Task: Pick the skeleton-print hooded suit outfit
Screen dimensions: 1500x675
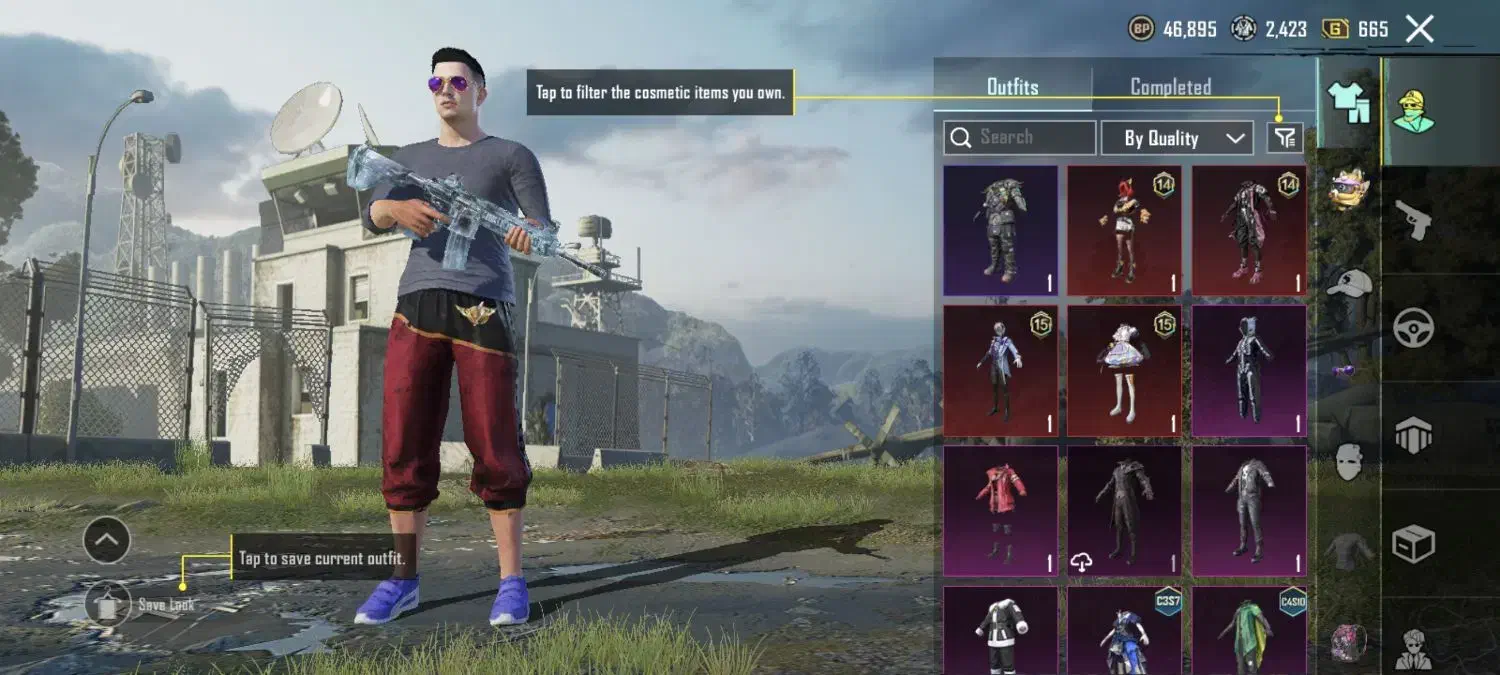Action: (x=1249, y=370)
